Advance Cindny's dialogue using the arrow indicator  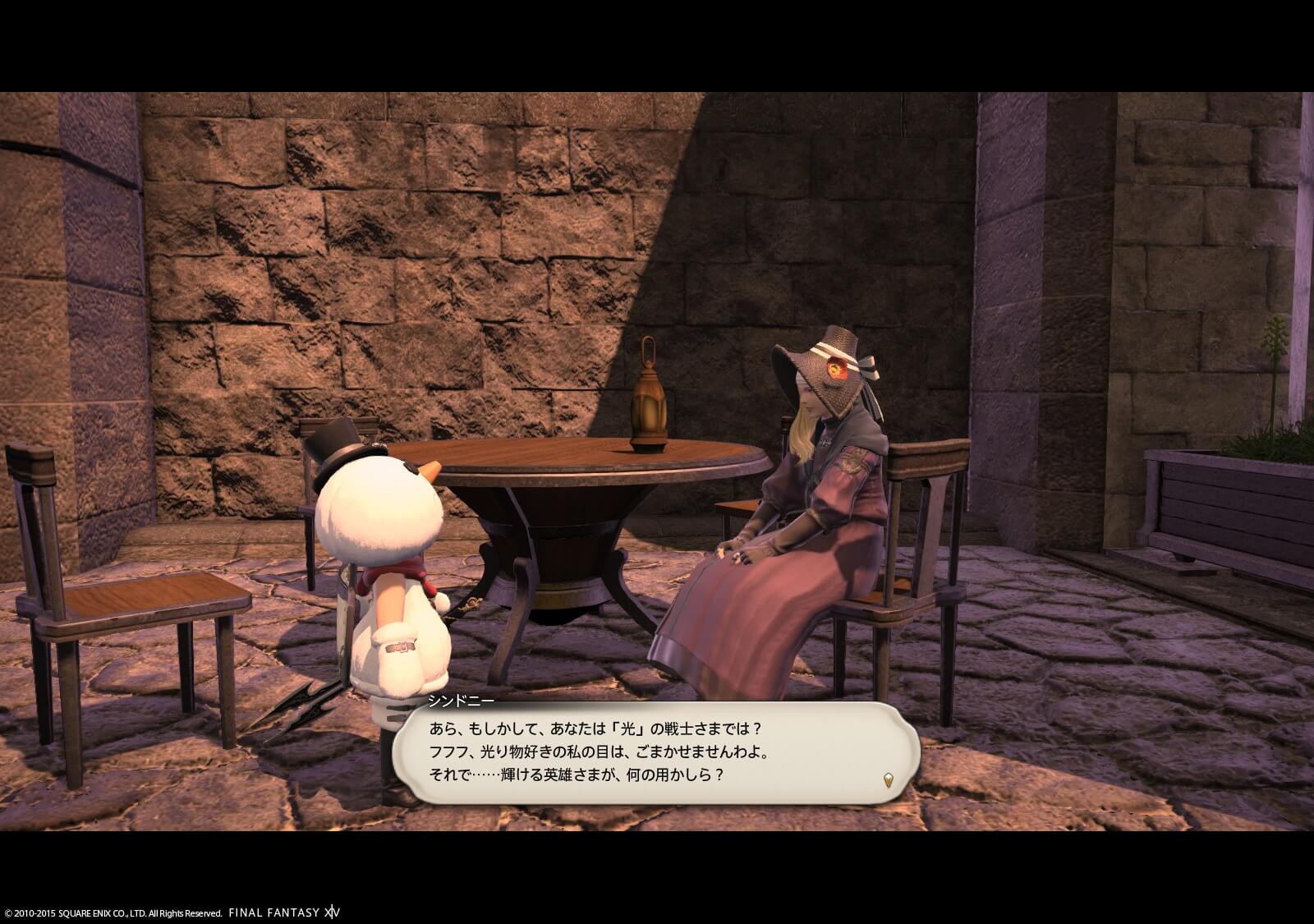click(888, 779)
